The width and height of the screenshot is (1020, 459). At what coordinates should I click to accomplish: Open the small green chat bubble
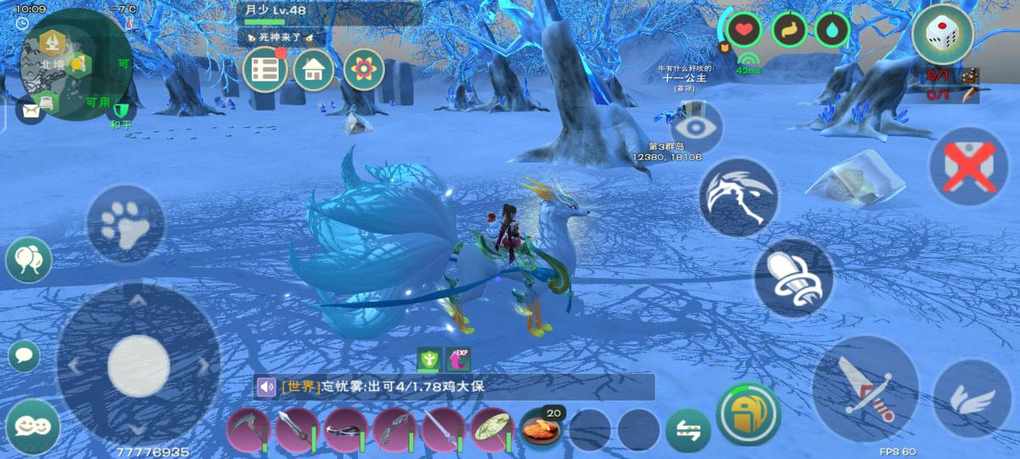(23, 355)
